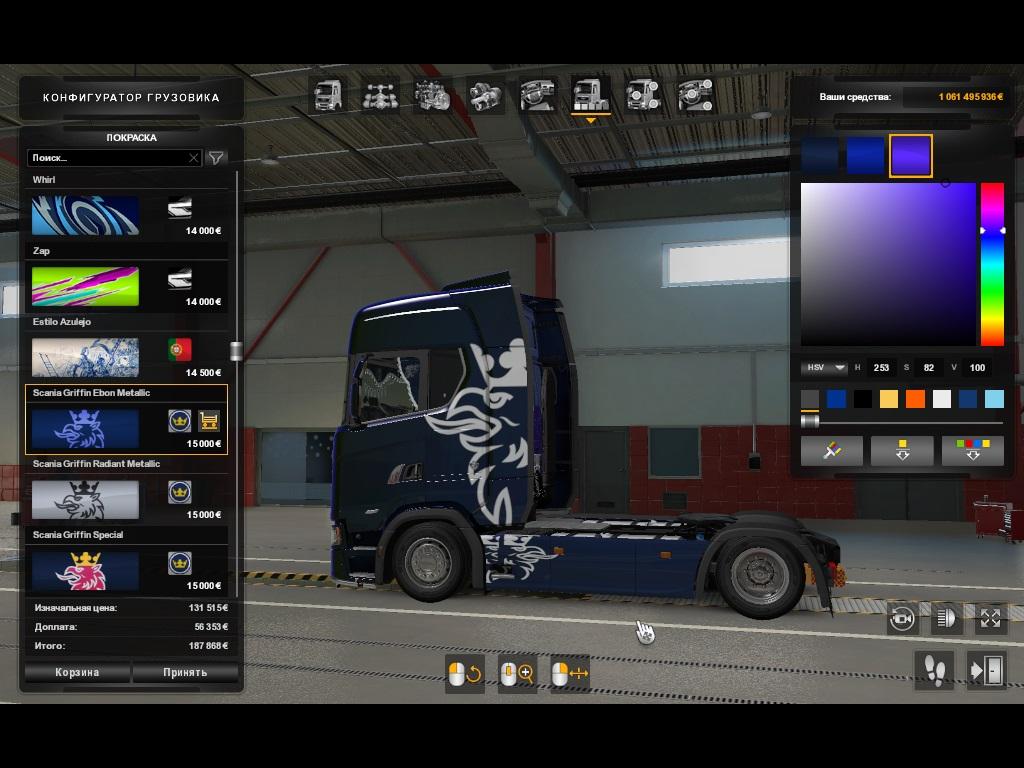The image size is (1024, 768).
Task: Switch to the paint job category tab
Action: point(590,96)
